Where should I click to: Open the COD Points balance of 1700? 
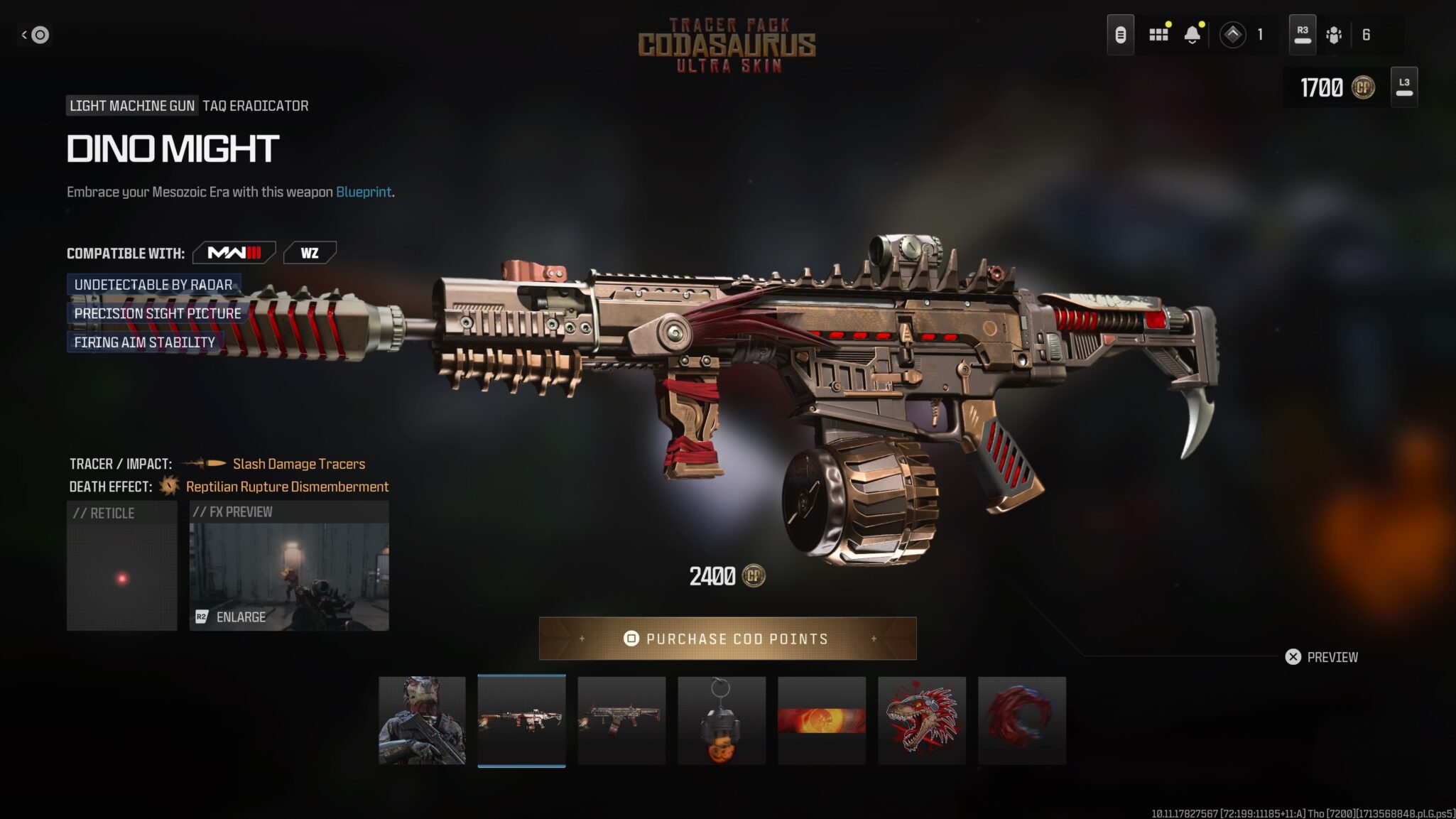click(1336, 87)
